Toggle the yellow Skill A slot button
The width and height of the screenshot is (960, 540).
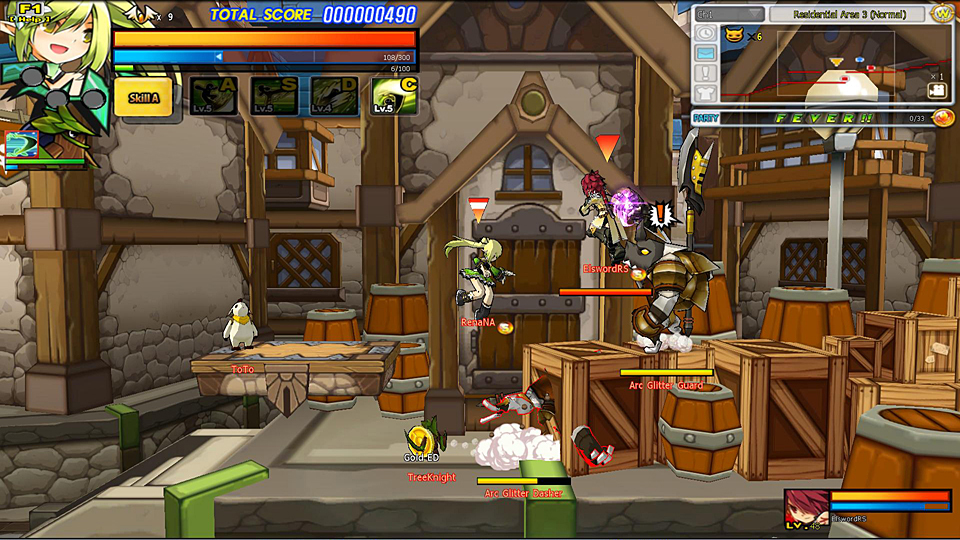point(143,98)
